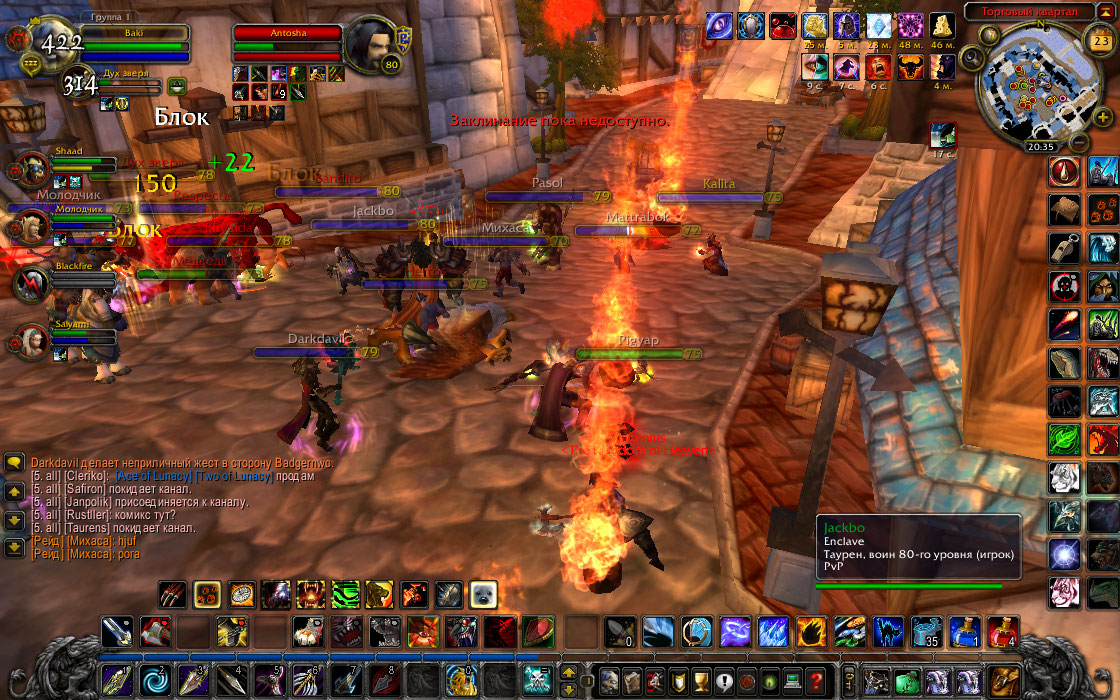Image resolution: width=1120 pixels, height=700 pixels.
Task: Select party member Shaad's portrait
Action: 30,170
